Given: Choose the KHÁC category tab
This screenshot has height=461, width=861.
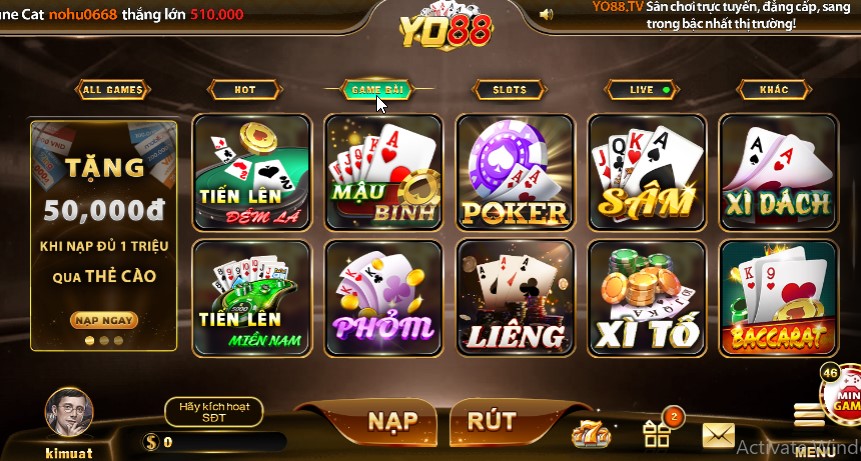Looking at the screenshot, I should click(x=773, y=90).
